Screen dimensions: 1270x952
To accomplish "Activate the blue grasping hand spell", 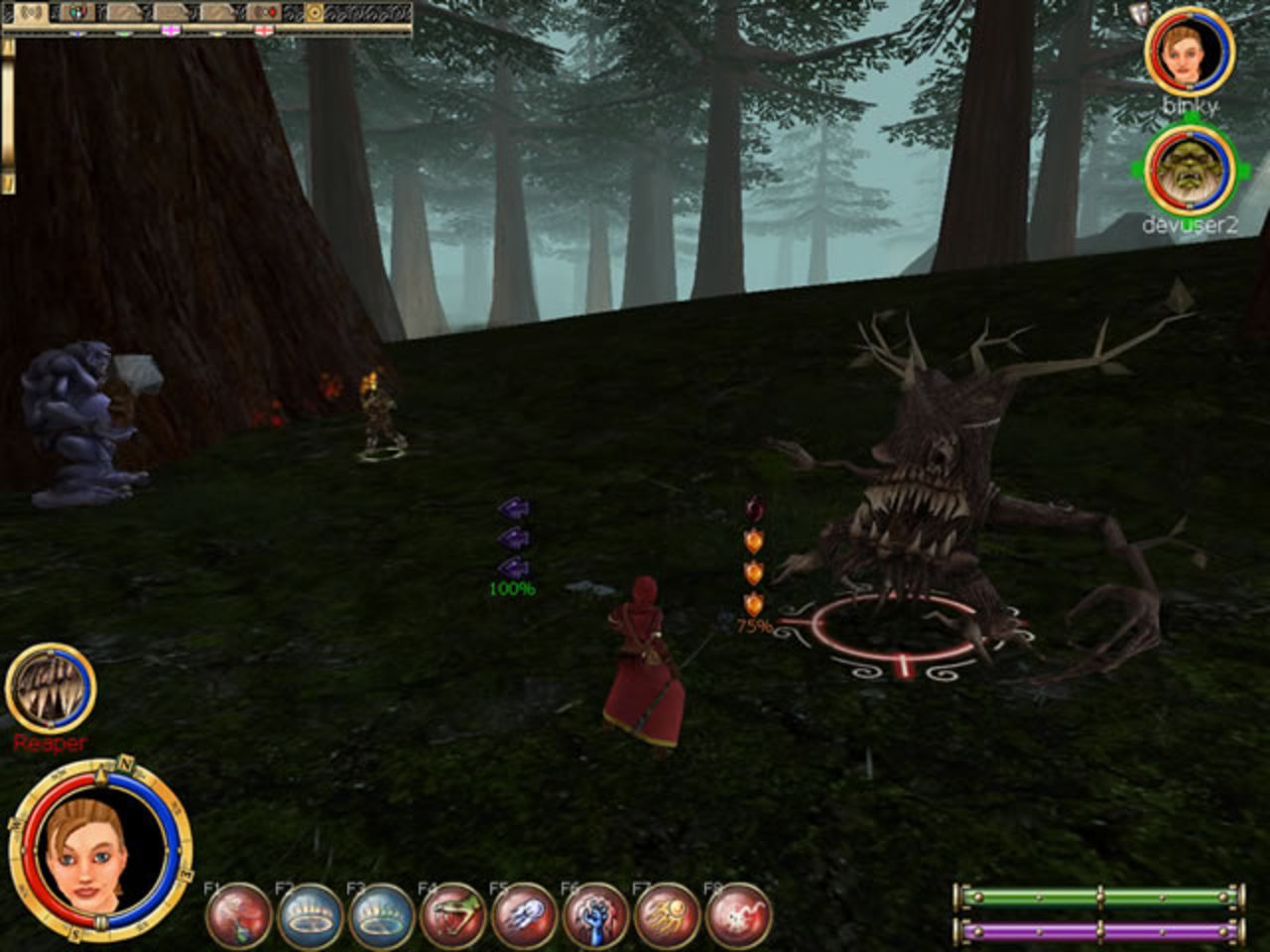I will [x=596, y=916].
